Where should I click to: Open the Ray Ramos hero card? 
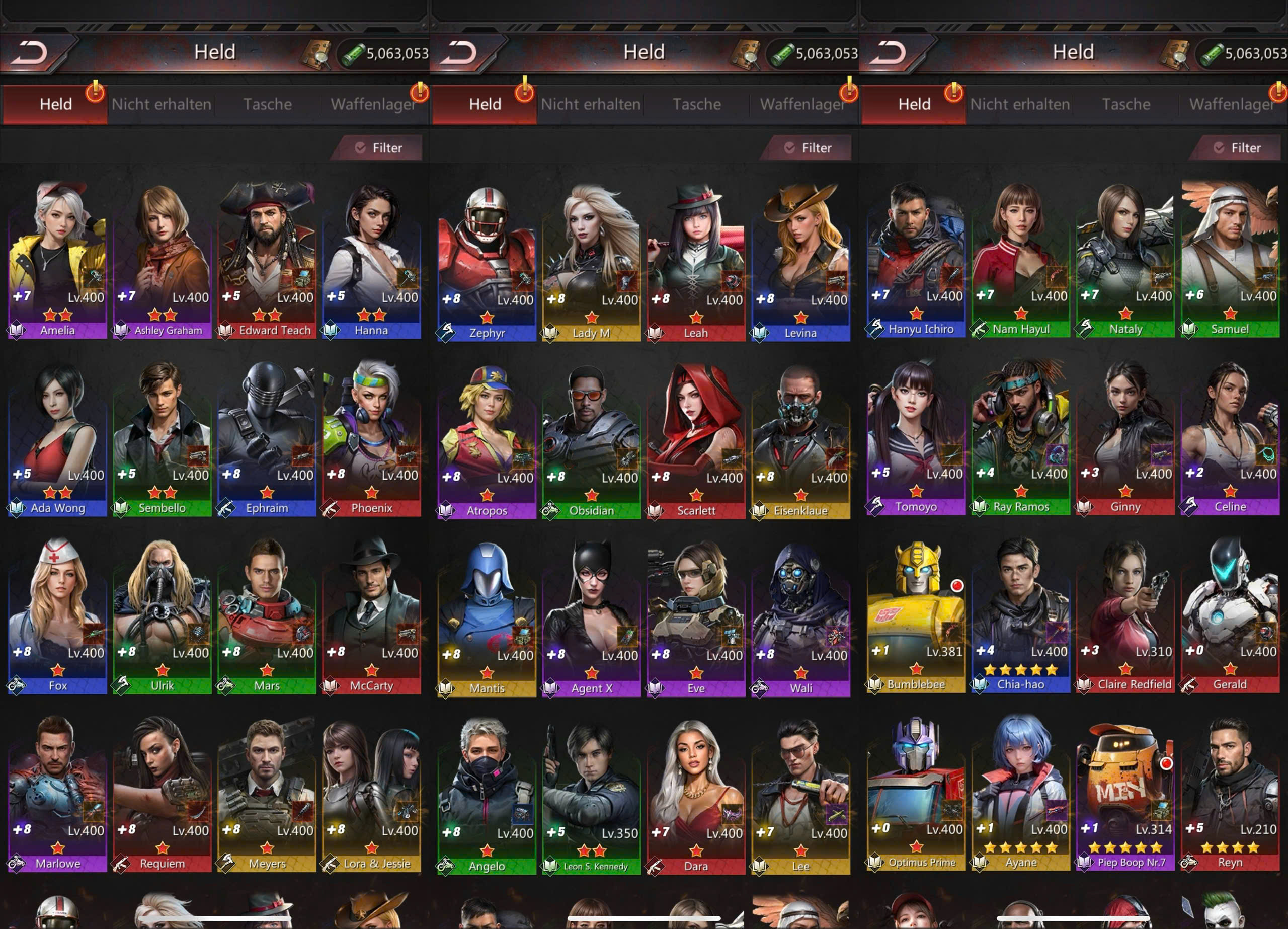[1020, 435]
